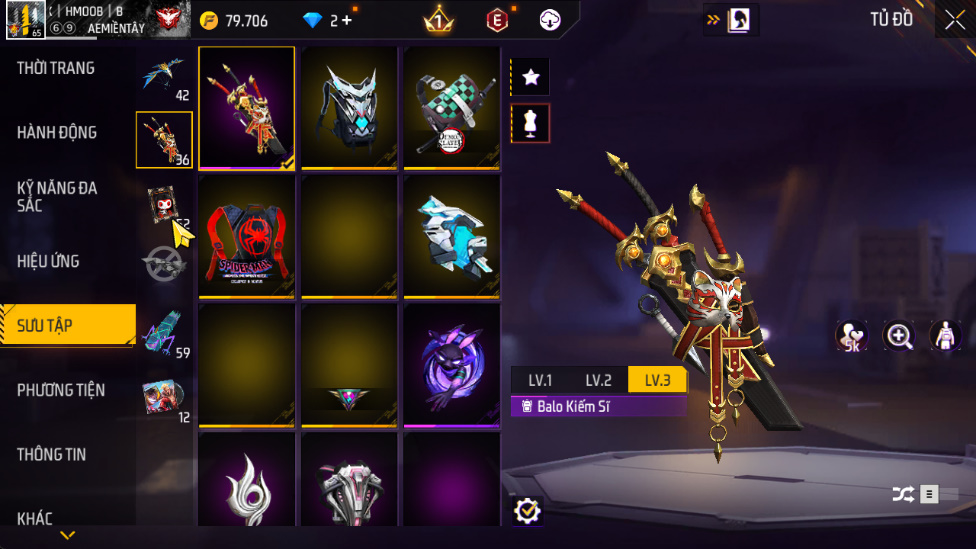This screenshot has height=549, width=976.
Task: Close the wardrobe screen with the X
Action: (x=954, y=19)
